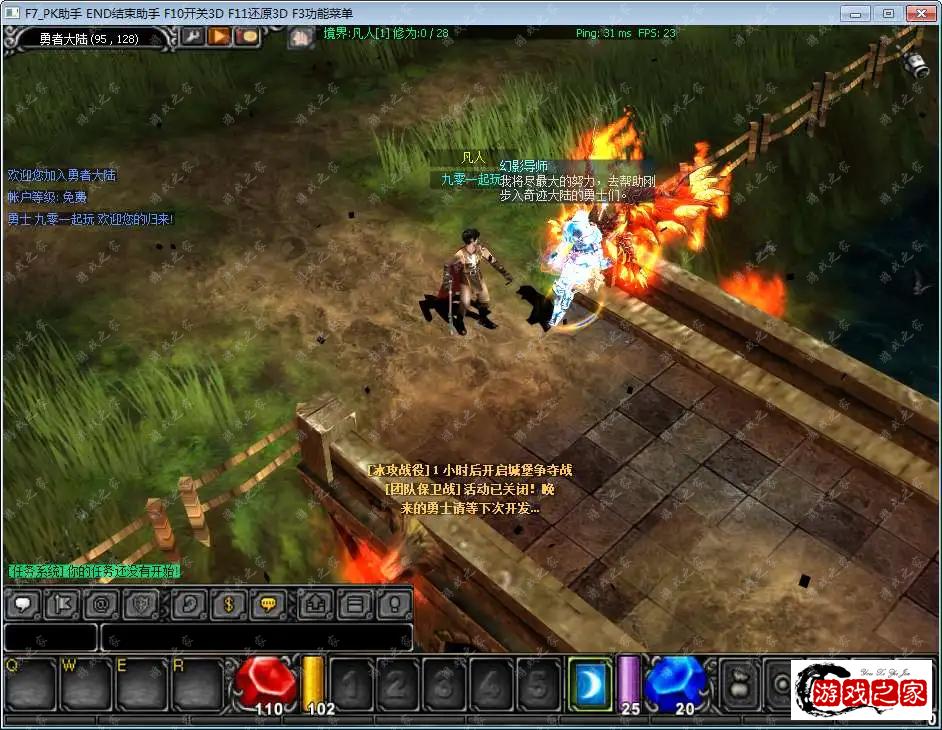Open the white speech bubble chat button
This screenshot has height=730, width=942.
click(22, 603)
